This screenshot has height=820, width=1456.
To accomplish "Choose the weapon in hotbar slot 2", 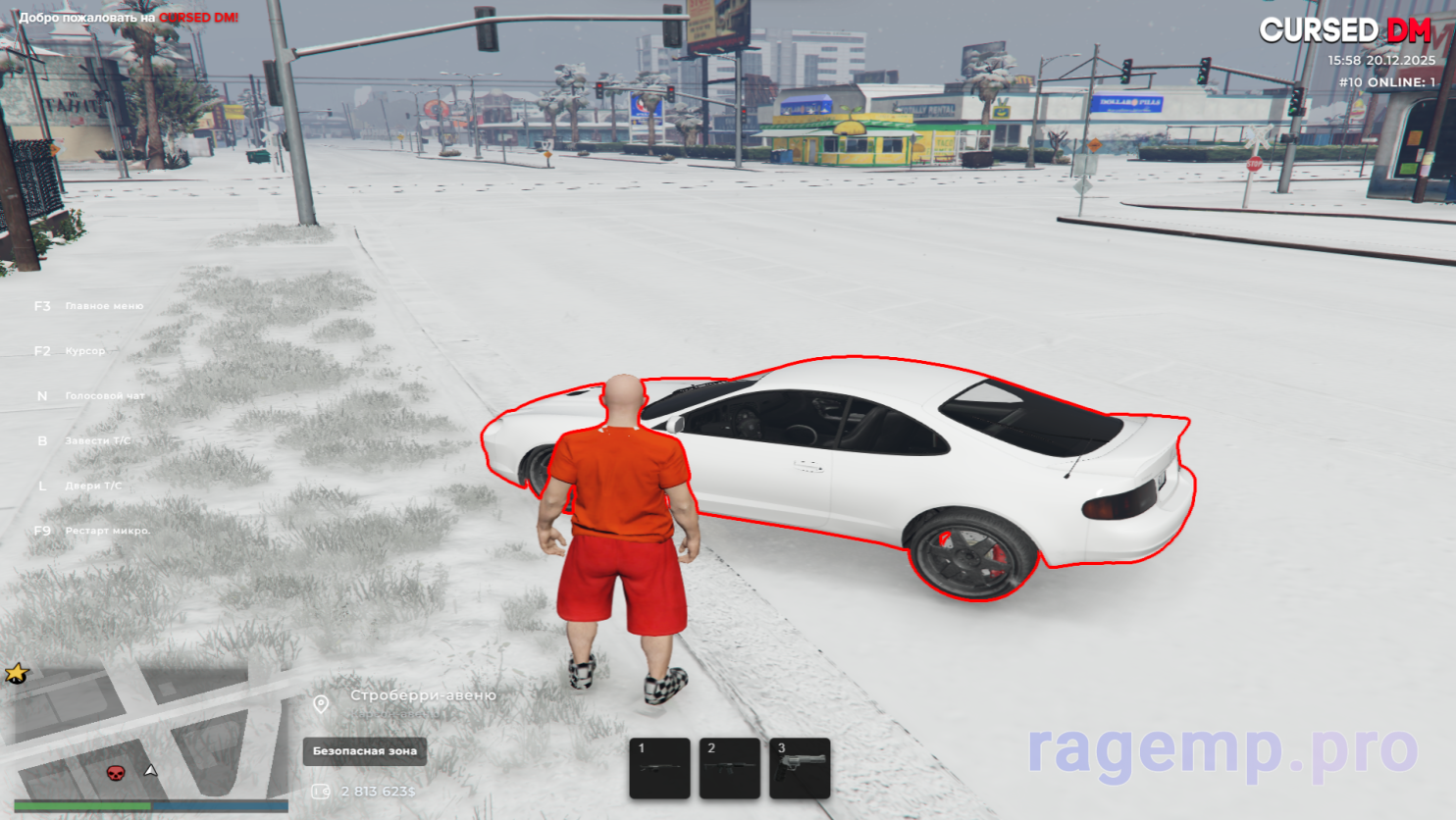I will click(730, 768).
